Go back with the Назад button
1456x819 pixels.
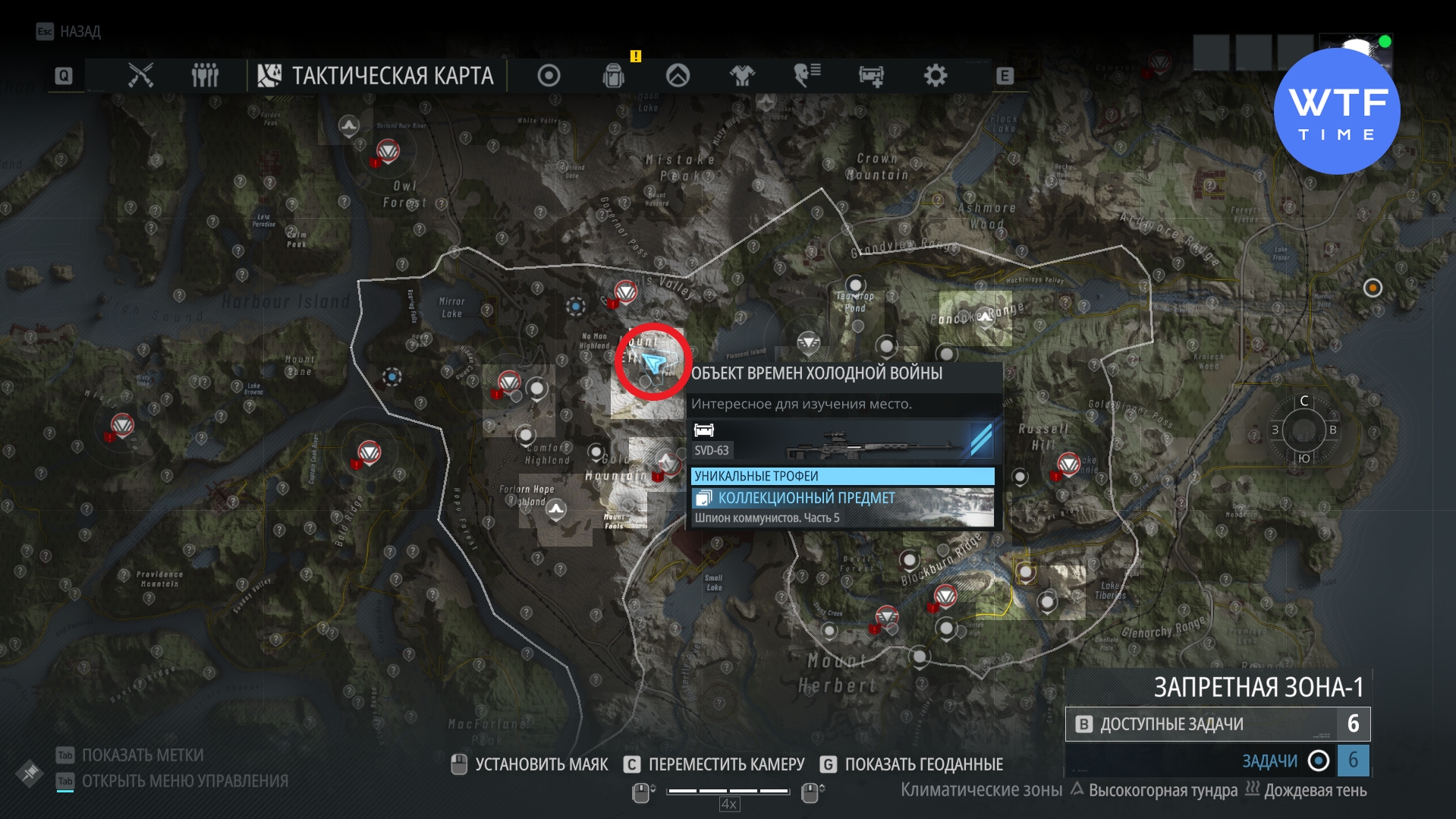69,31
